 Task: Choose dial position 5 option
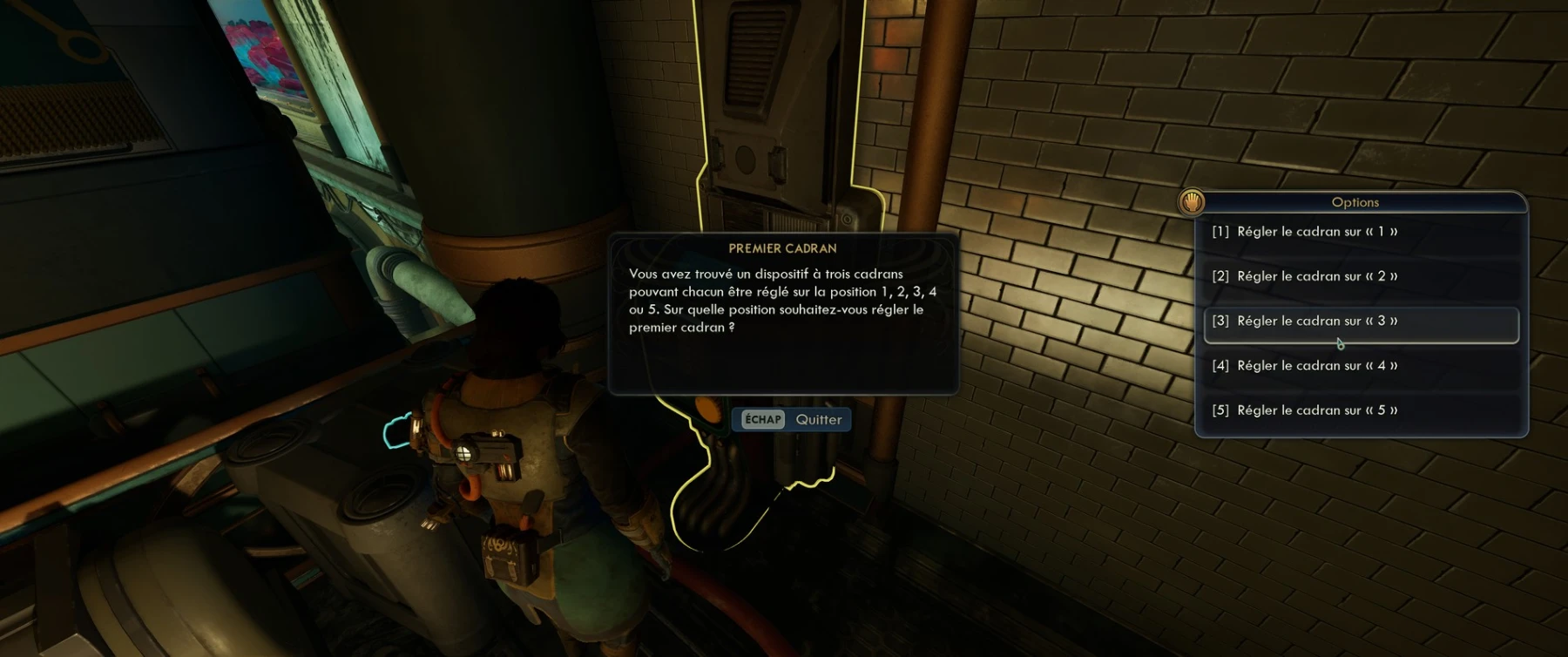pyautogui.click(x=1316, y=410)
